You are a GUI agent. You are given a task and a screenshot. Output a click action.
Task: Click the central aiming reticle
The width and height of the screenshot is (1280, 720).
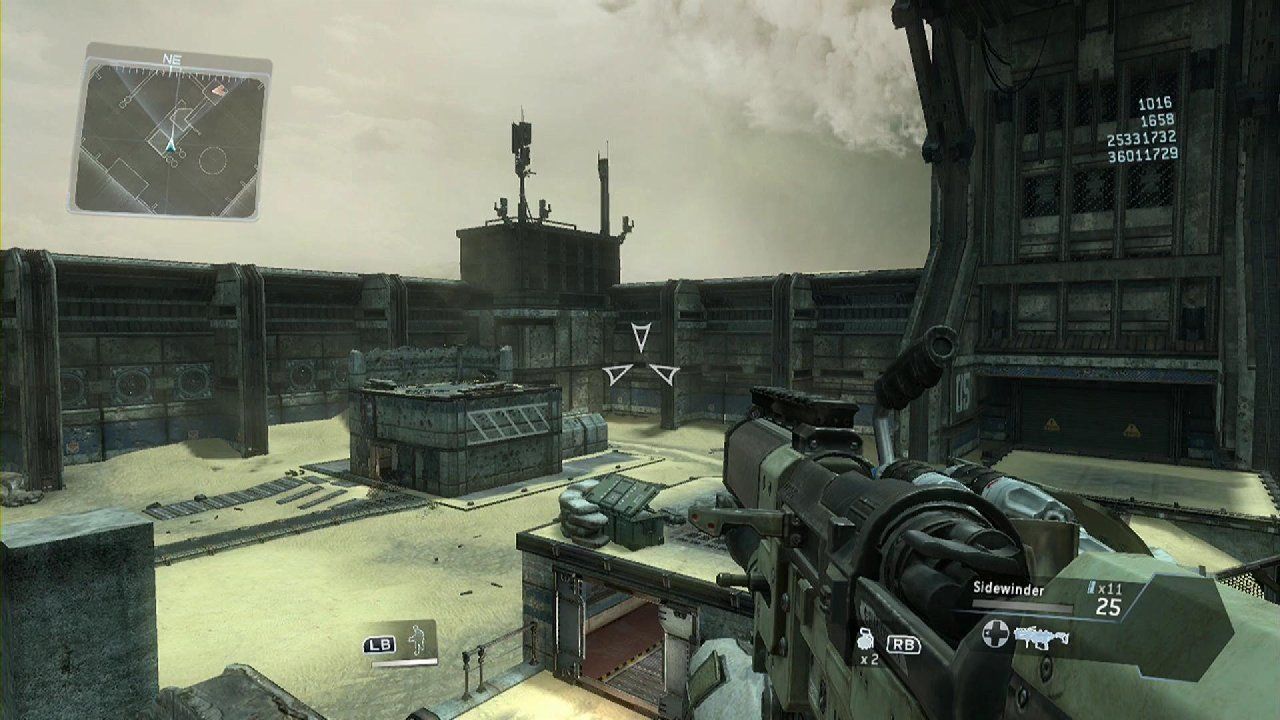point(640,360)
